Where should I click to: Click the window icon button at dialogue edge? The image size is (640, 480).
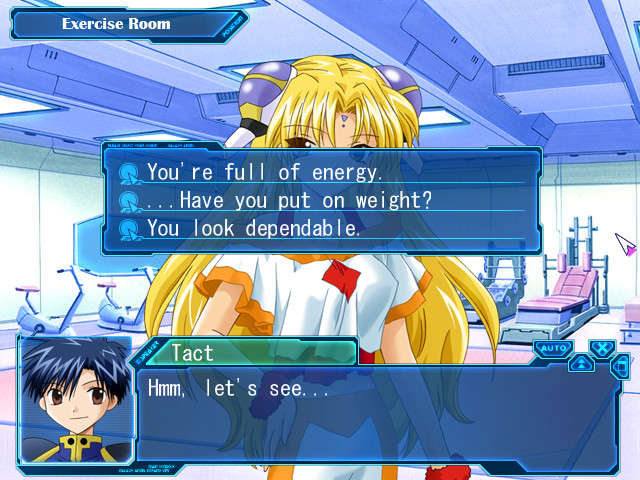(620, 367)
